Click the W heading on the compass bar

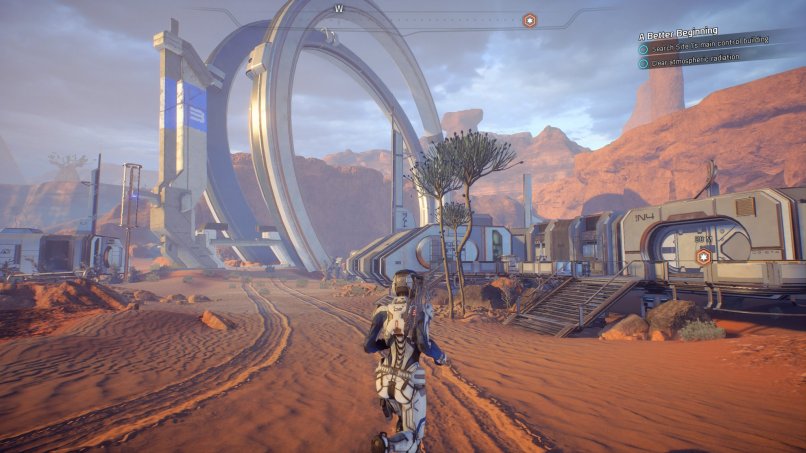click(339, 8)
